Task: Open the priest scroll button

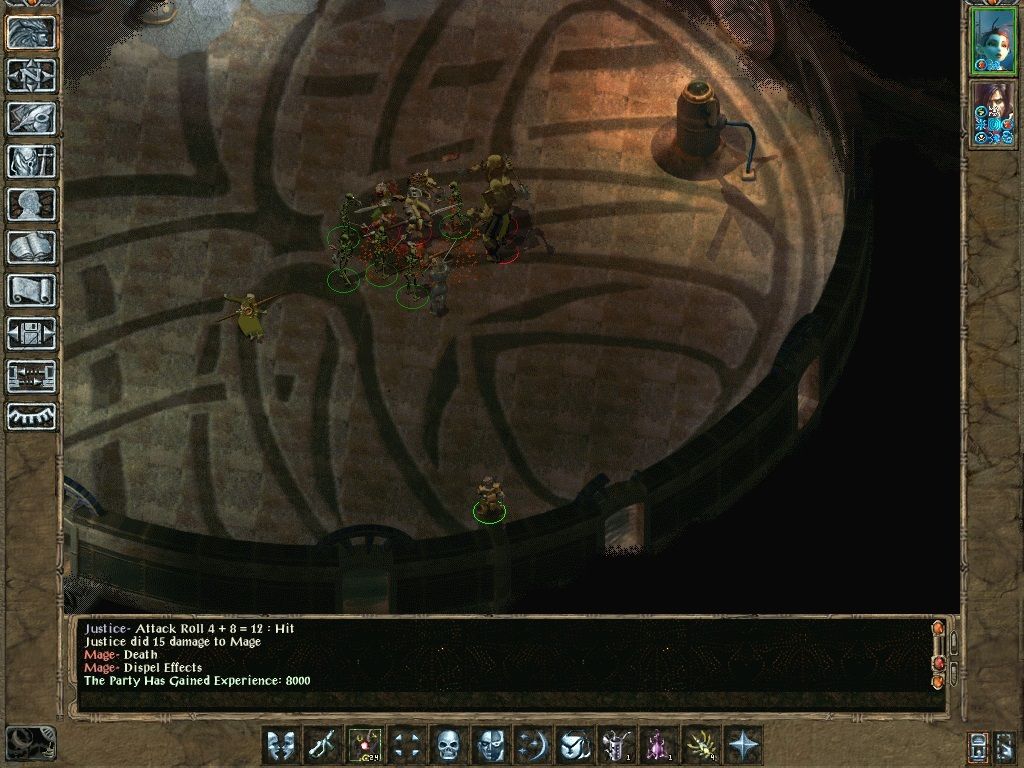Action: pos(31,290)
